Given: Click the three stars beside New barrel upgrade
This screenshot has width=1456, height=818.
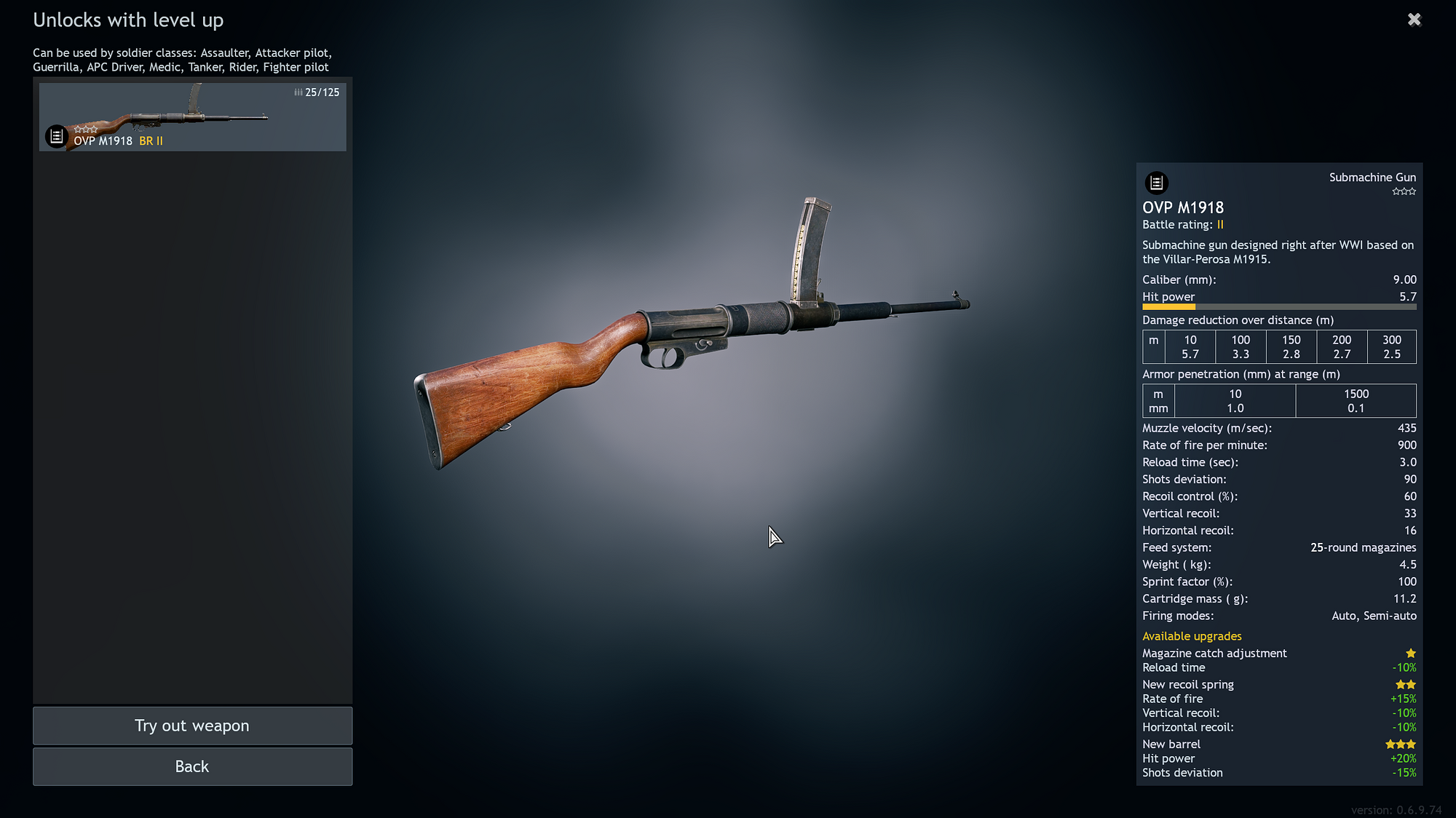Looking at the screenshot, I should (1400, 744).
